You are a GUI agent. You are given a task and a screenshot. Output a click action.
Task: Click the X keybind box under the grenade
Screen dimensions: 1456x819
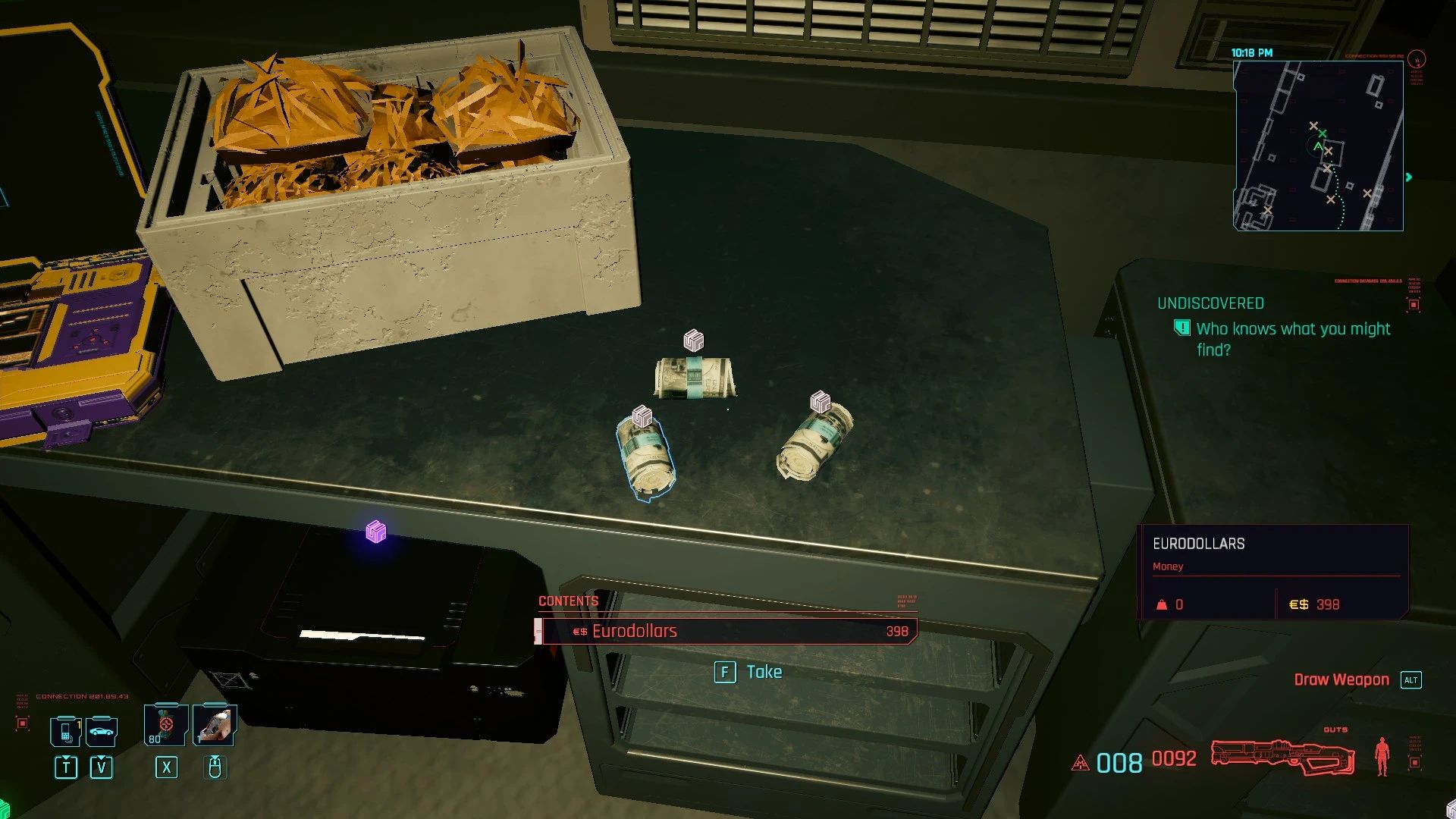click(x=166, y=769)
